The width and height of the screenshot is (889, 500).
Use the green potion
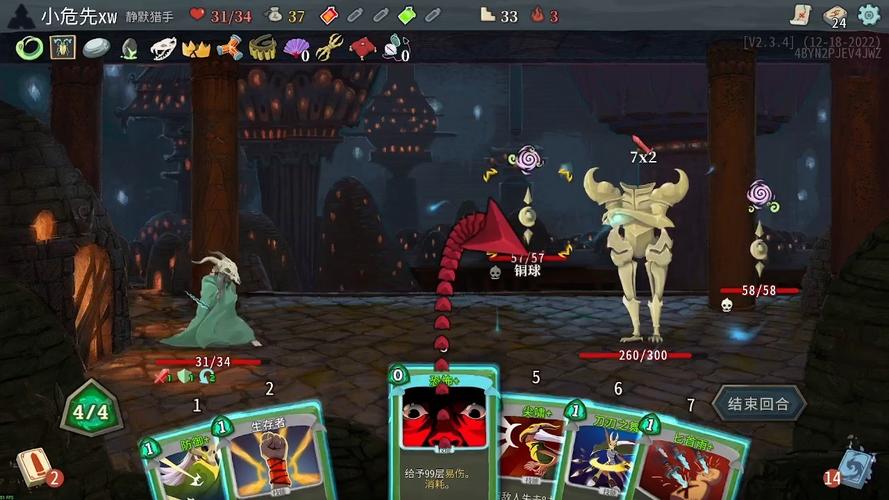pyautogui.click(x=406, y=15)
